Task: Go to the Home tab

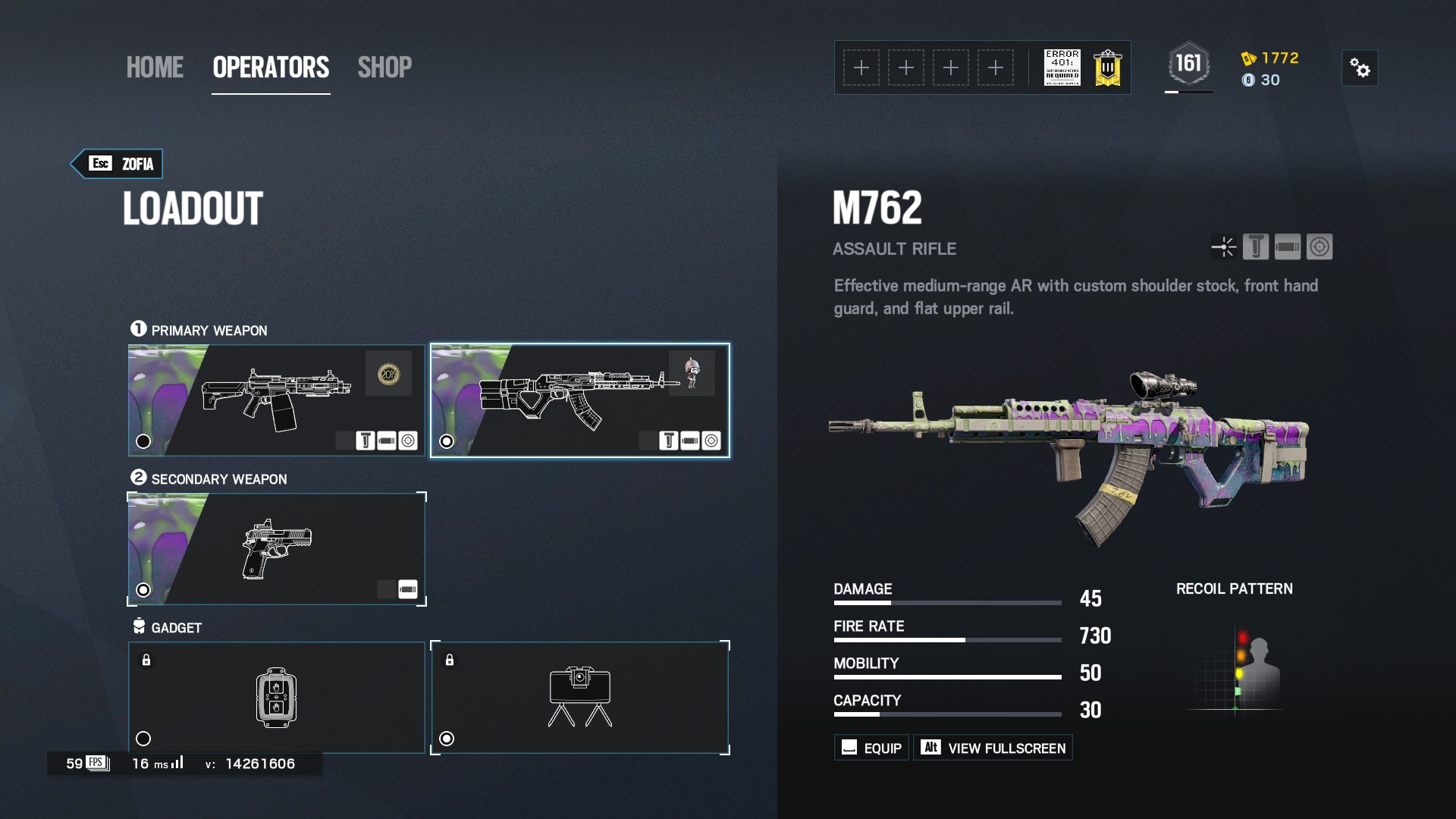Action: point(155,67)
